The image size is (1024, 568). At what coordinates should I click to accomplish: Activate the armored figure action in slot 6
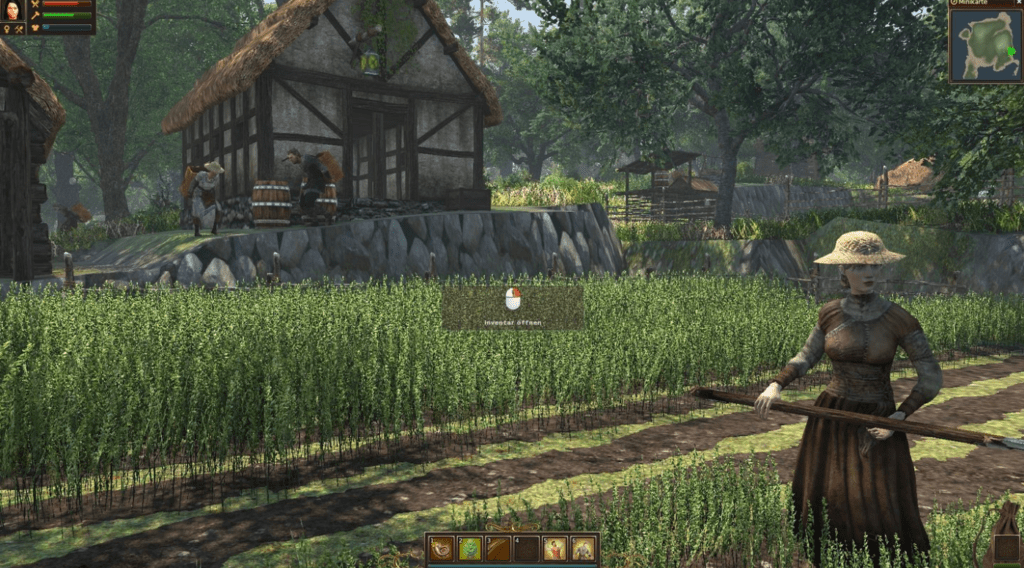coord(582,548)
